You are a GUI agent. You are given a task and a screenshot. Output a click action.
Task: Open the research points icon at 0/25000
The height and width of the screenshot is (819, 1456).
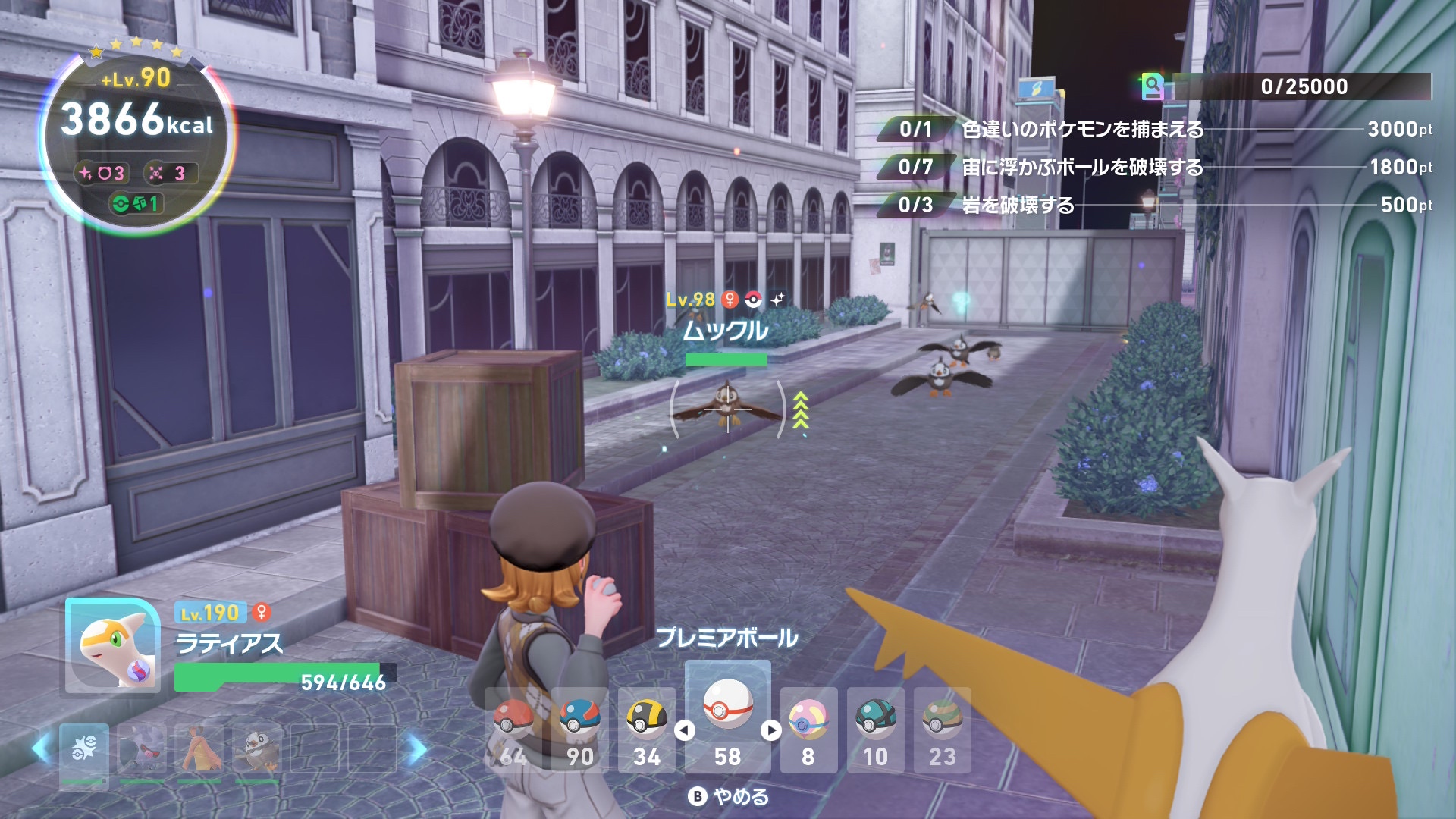tap(1152, 86)
